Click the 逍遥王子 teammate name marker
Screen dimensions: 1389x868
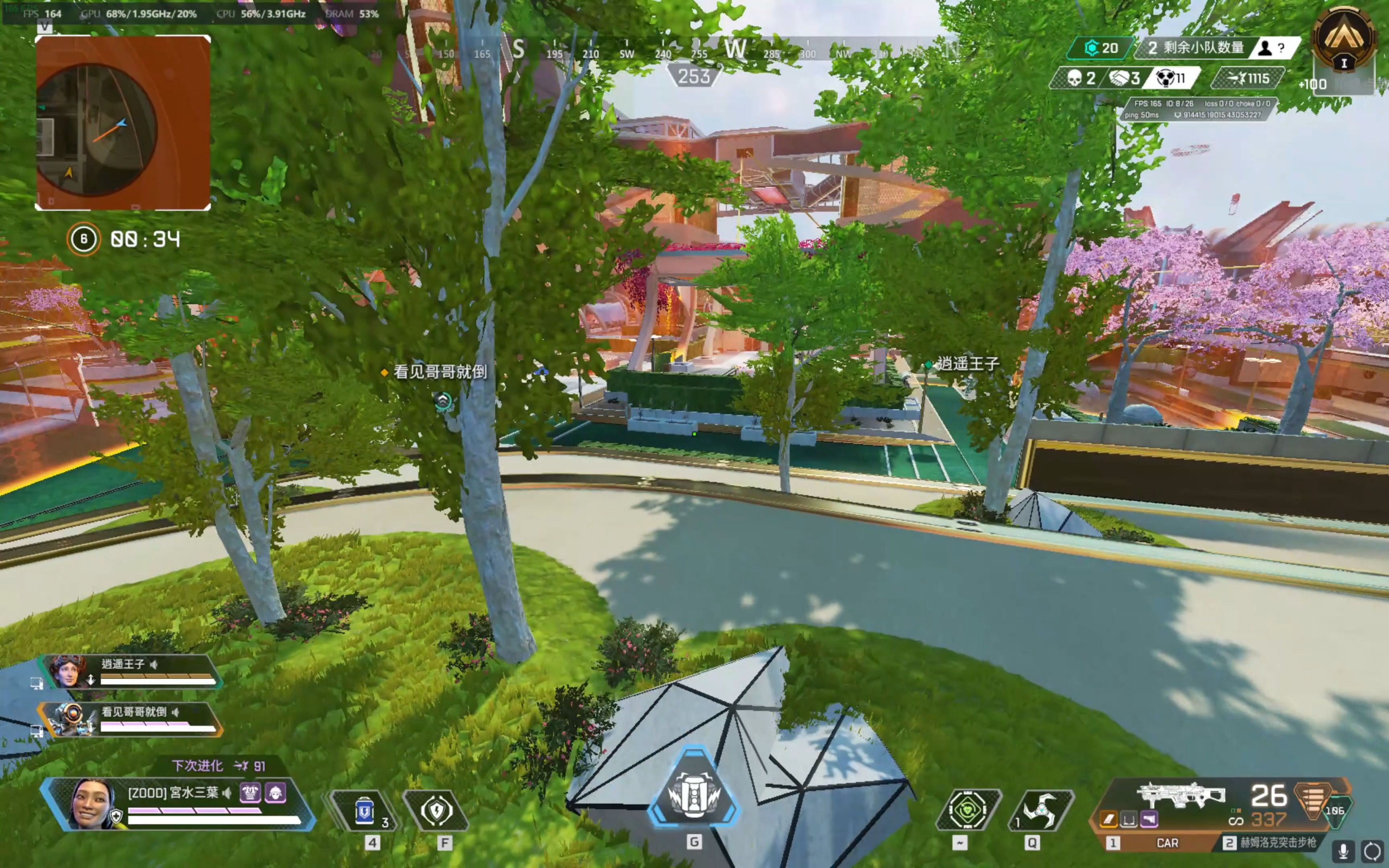tap(968, 363)
